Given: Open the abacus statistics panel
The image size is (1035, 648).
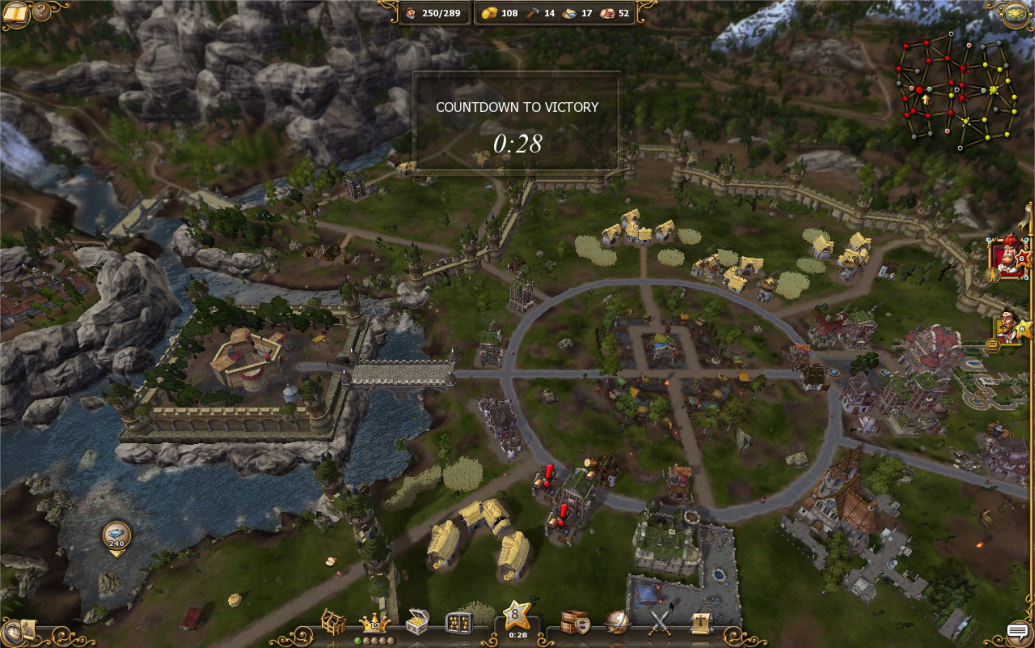Looking at the screenshot, I should [459, 622].
